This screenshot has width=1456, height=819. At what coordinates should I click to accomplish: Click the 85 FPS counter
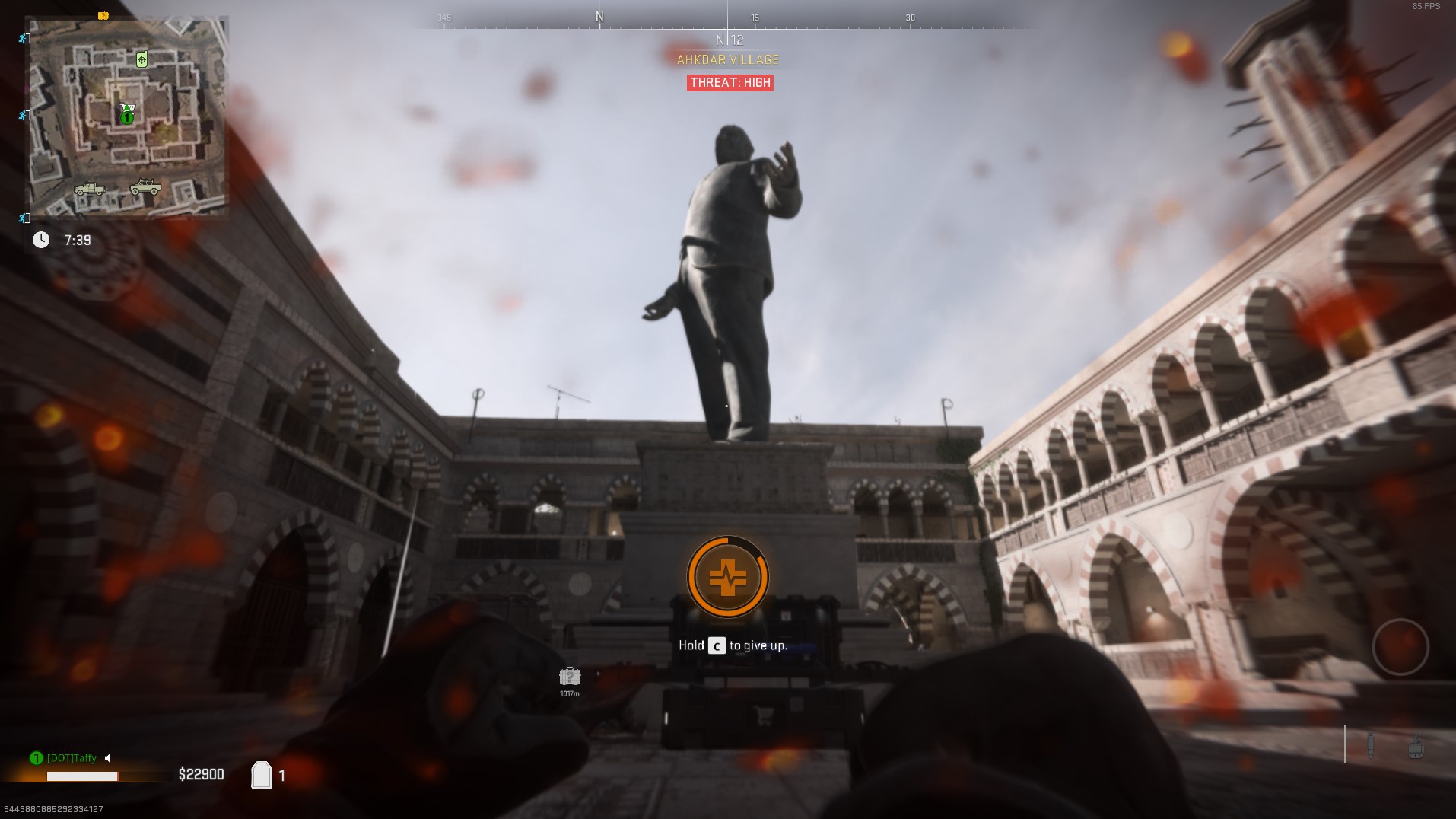click(1424, 8)
